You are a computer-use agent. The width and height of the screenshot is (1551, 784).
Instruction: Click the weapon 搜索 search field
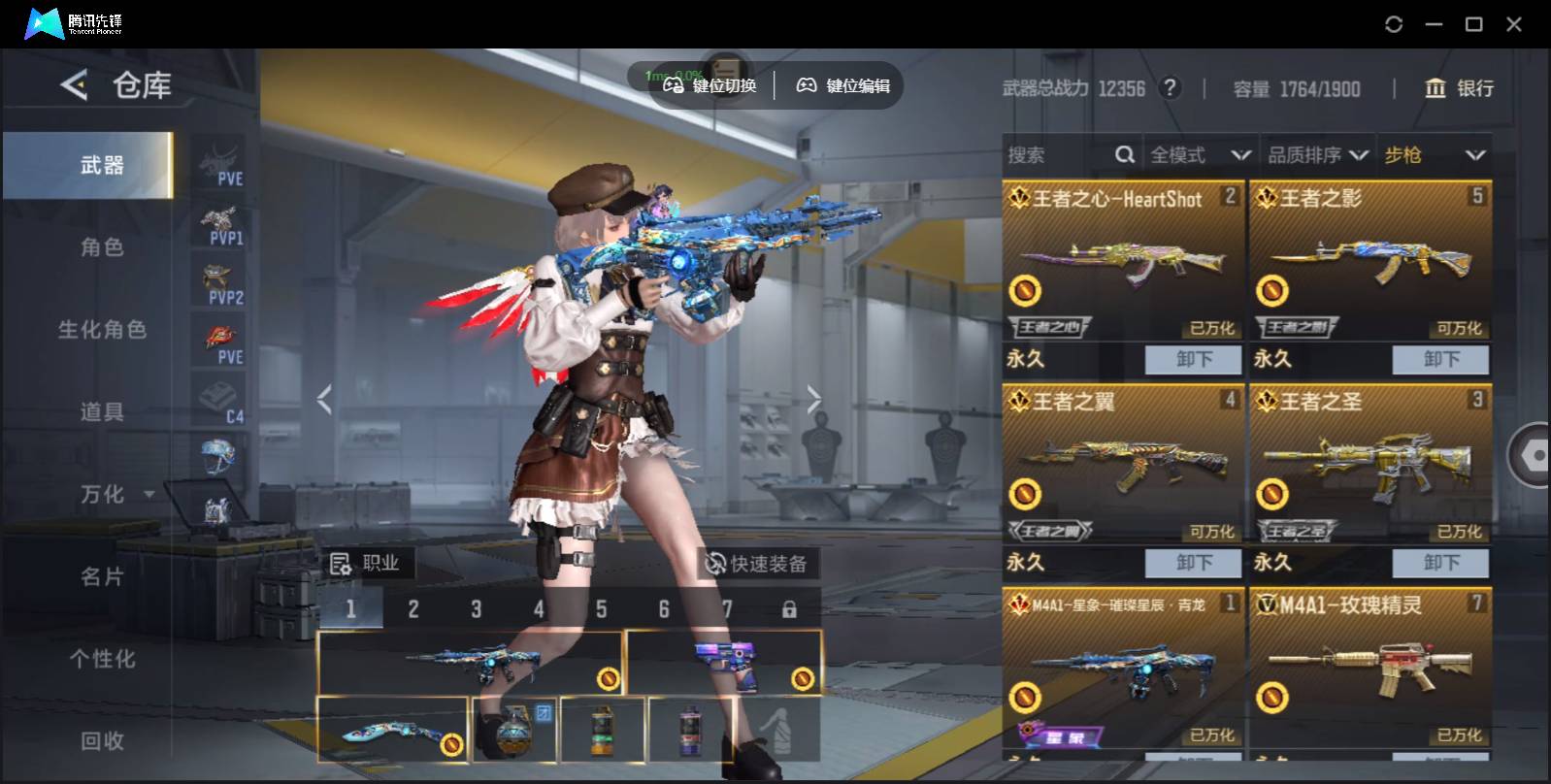tap(1058, 155)
